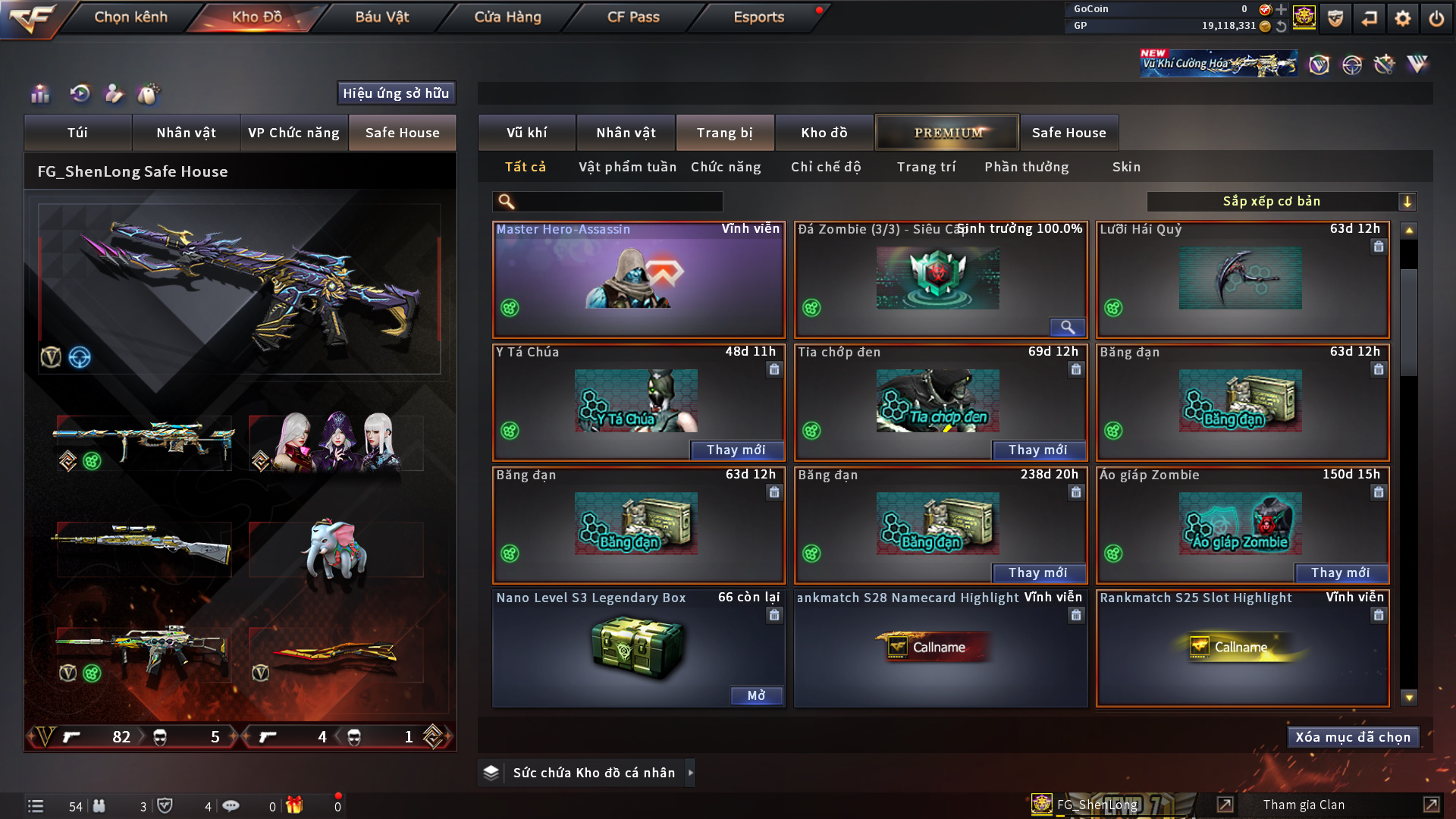Image resolution: width=1456 pixels, height=819 pixels.
Task: Show the Skin filter category
Action: [x=1126, y=167]
